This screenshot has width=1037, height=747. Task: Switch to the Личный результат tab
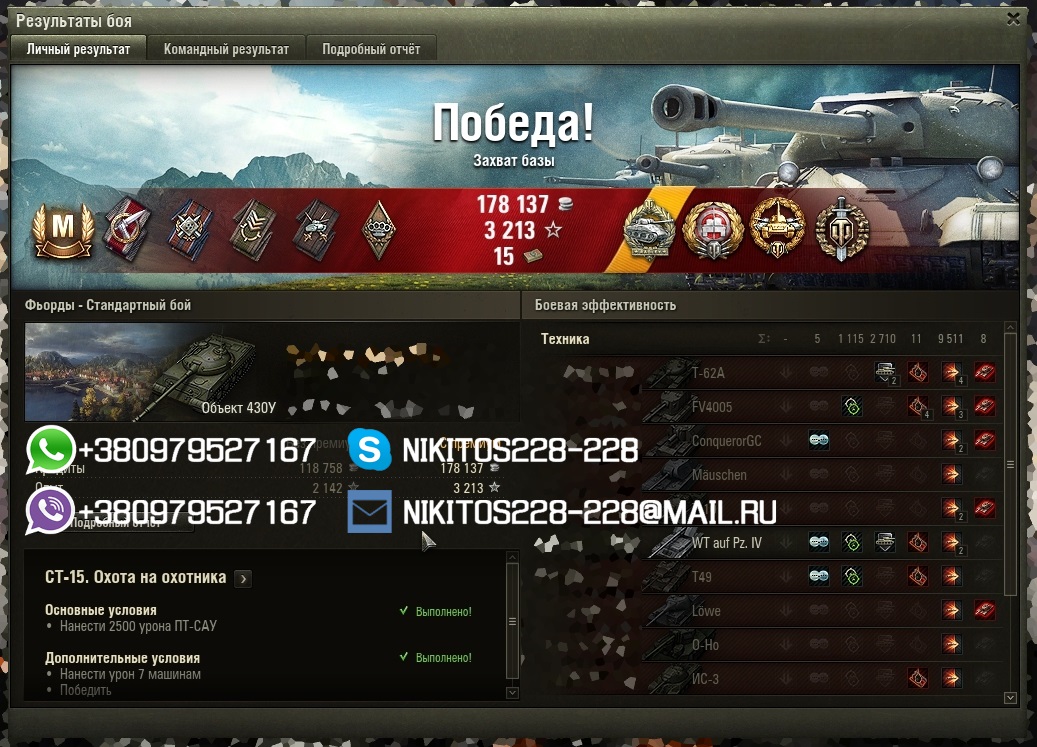78,49
